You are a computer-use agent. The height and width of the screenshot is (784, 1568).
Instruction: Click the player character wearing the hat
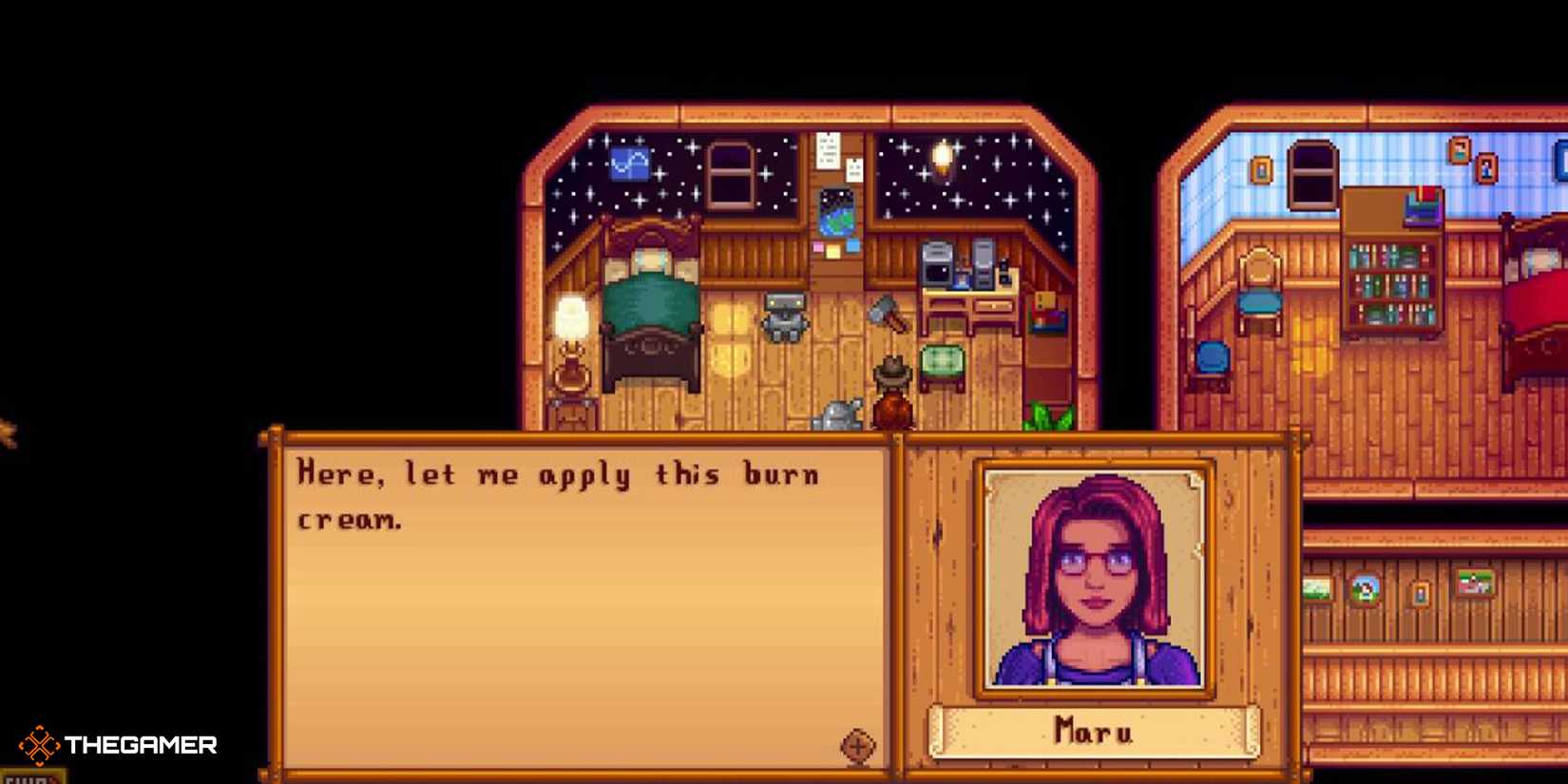(x=891, y=390)
